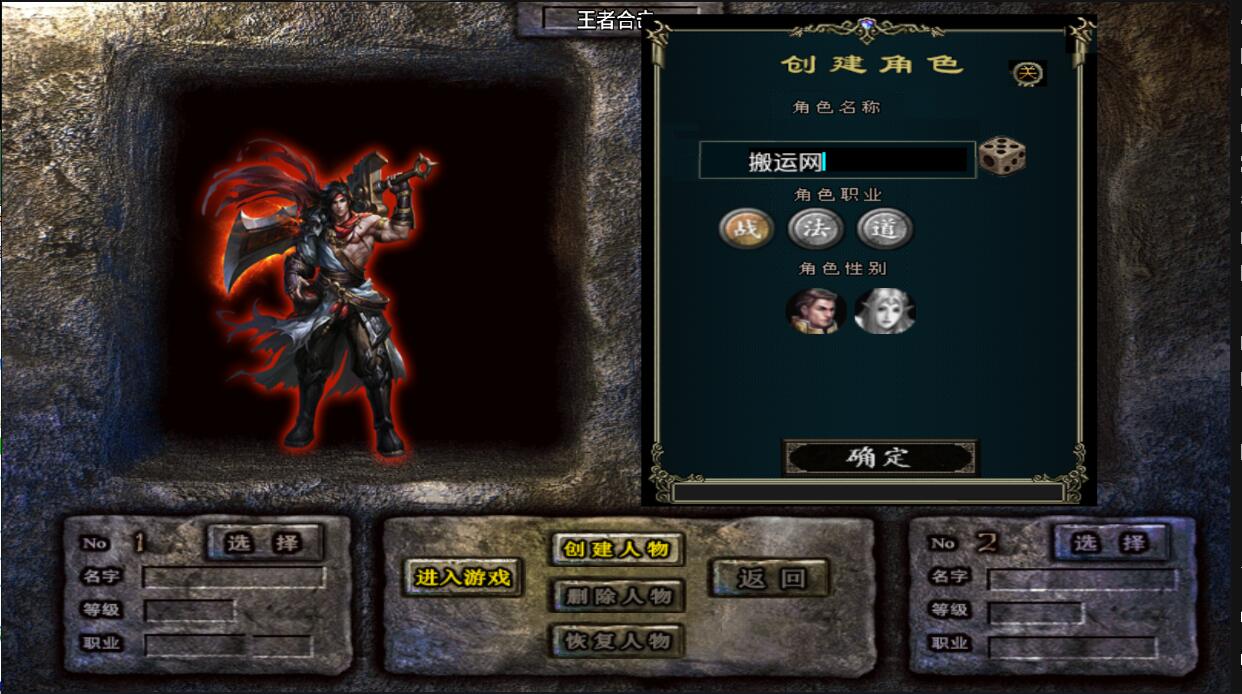Screen dimensions: 1242x694
Task: Click the character name input field
Action: click(x=836, y=161)
